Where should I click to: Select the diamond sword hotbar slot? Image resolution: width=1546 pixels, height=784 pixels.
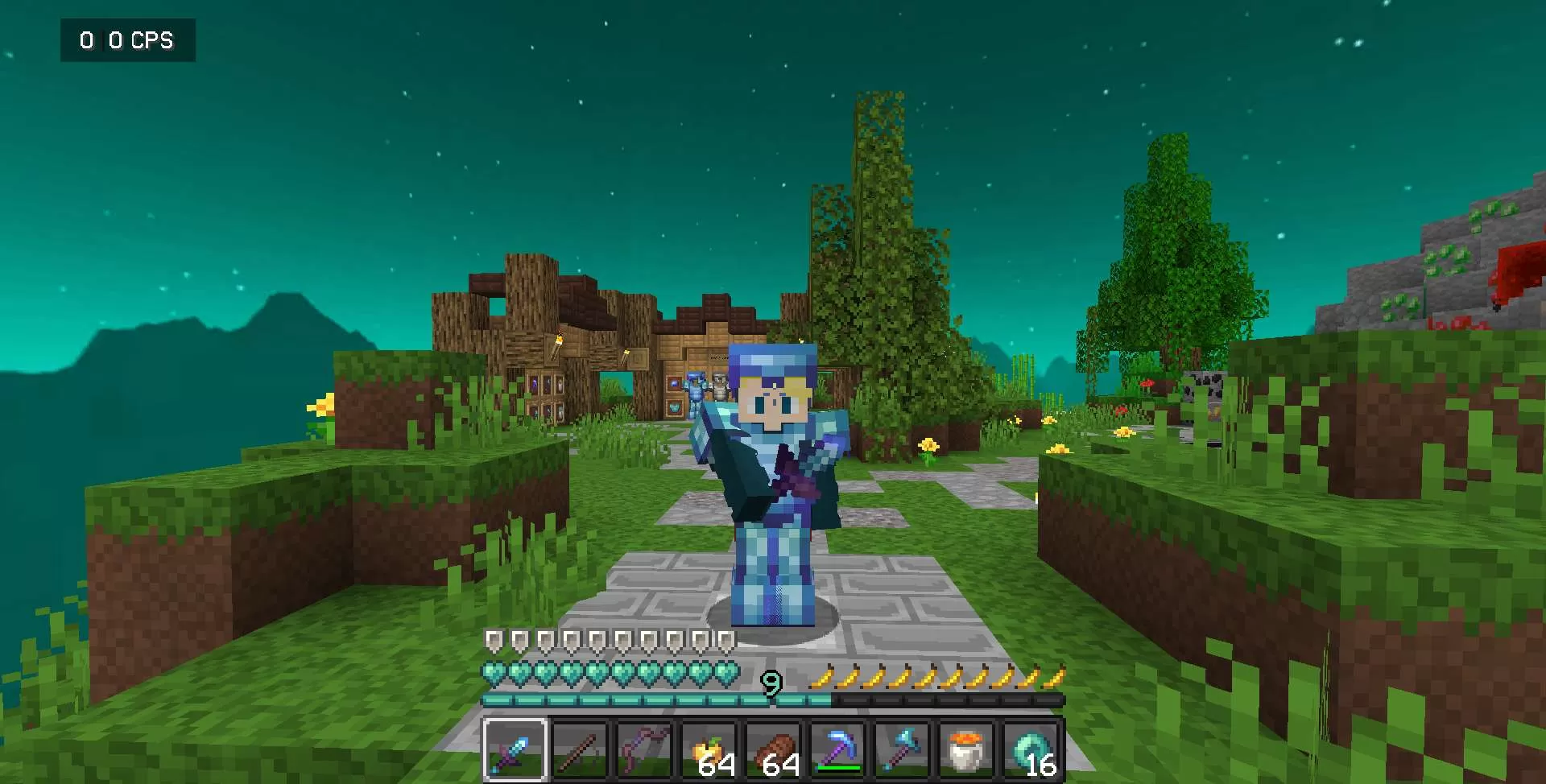coord(515,751)
